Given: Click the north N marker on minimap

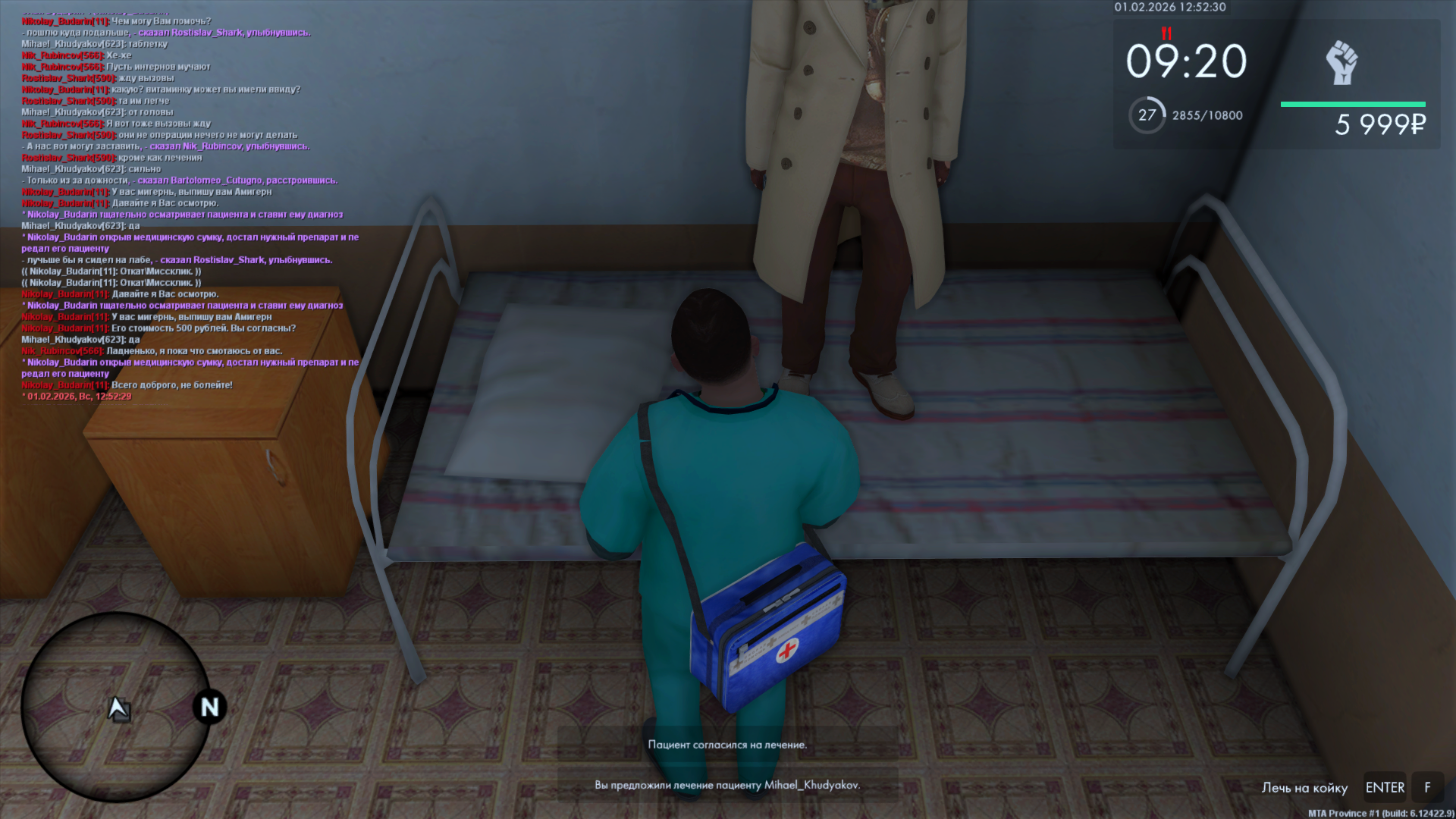Looking at the screenshot, I should (x=209, y=707).
